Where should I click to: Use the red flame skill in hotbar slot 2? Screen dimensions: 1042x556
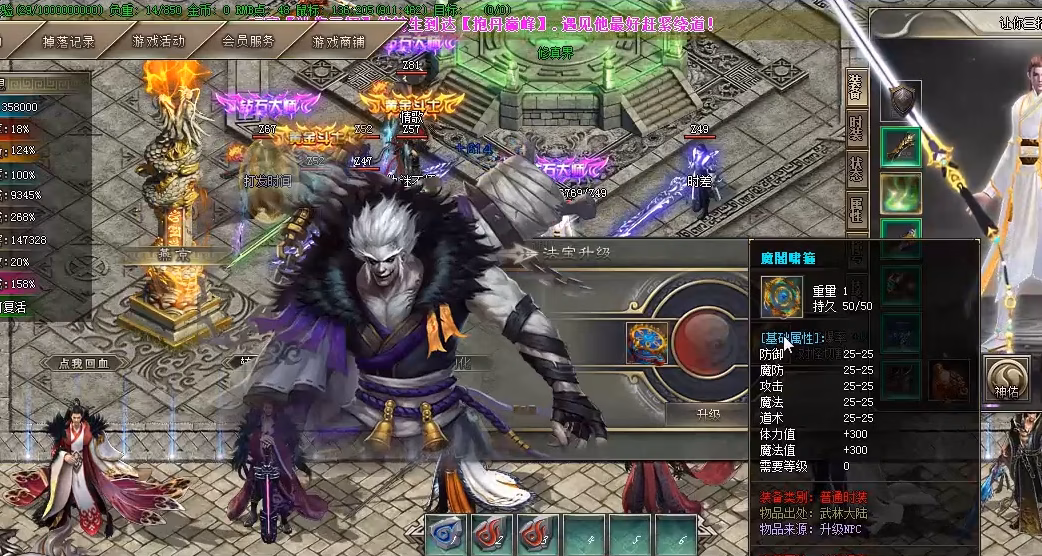click(492, 535)
